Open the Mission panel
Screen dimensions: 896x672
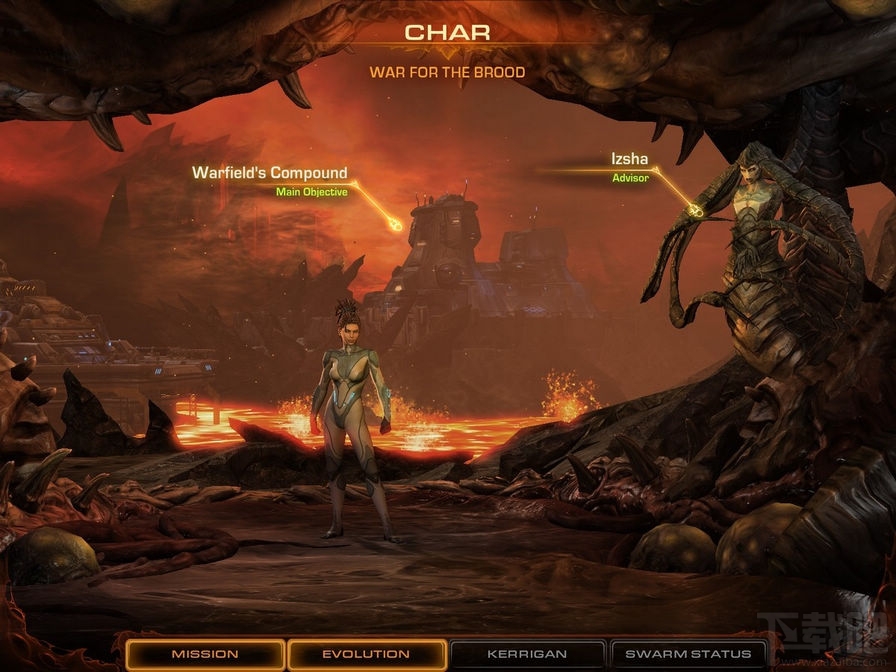[x=204, y=654]
